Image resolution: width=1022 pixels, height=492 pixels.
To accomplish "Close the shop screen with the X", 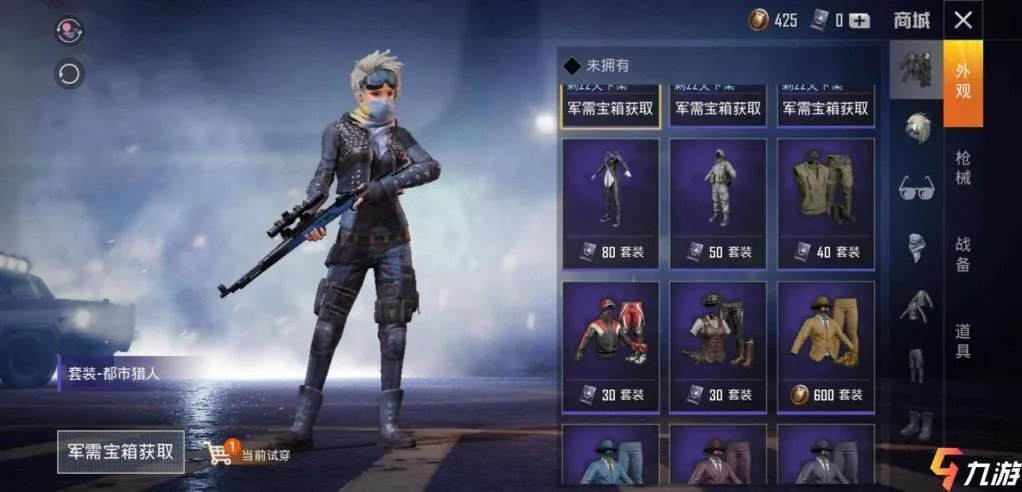I will 962,20.
